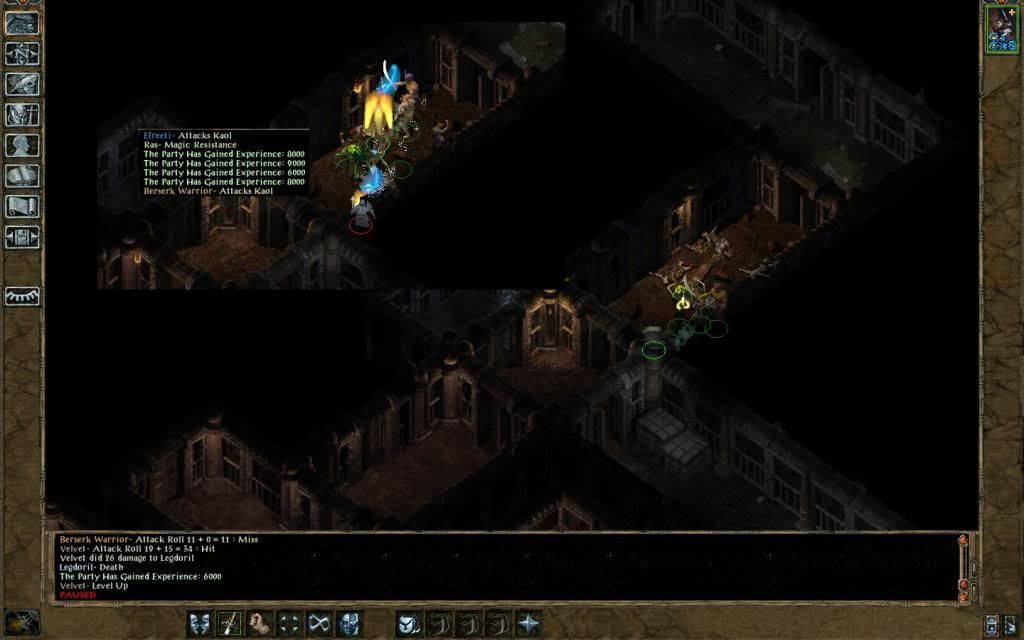Activate the infinity loop action button
The height and width of the screenshot is (640, 1024).
tap(320, 623)
